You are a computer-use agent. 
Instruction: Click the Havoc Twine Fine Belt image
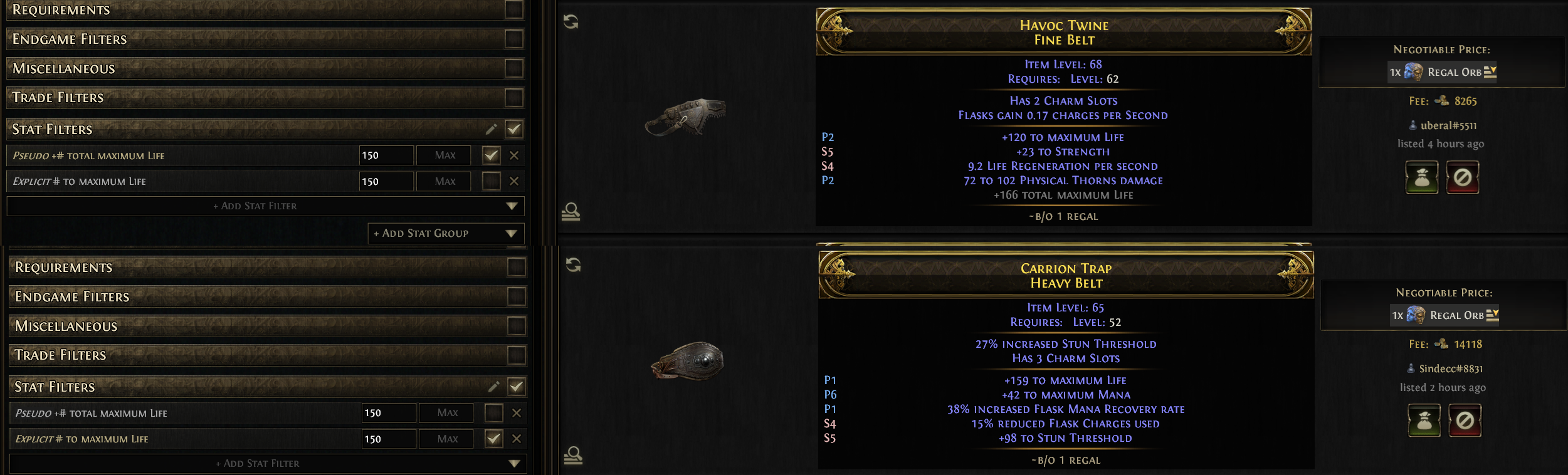[685, 116]
